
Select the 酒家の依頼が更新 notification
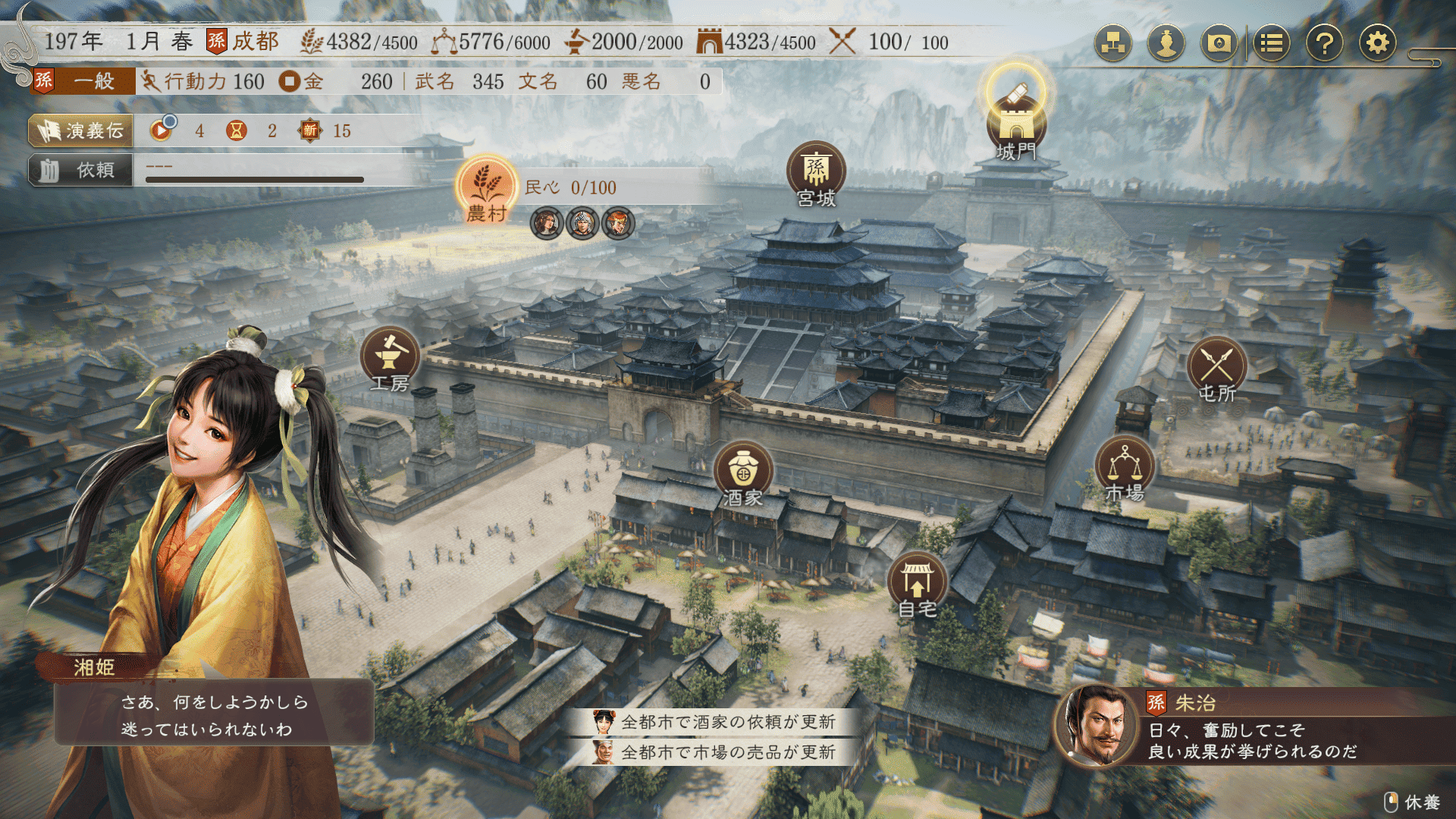coord(726,722)
